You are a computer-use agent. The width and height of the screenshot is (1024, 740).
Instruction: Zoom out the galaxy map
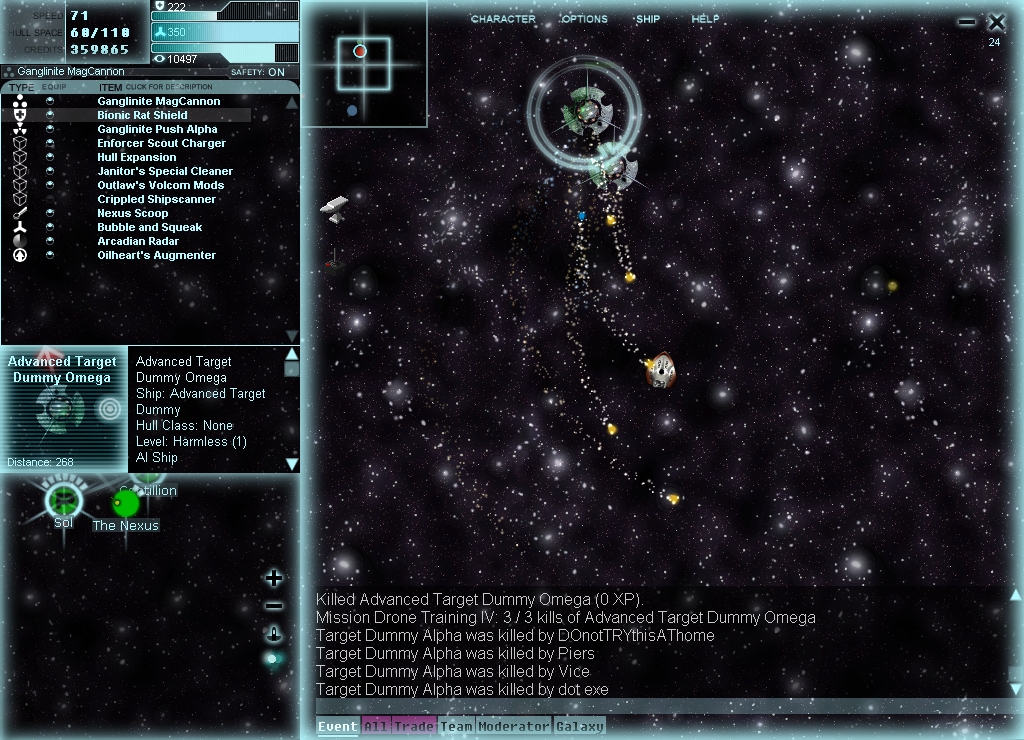click(x=274, y=606)
